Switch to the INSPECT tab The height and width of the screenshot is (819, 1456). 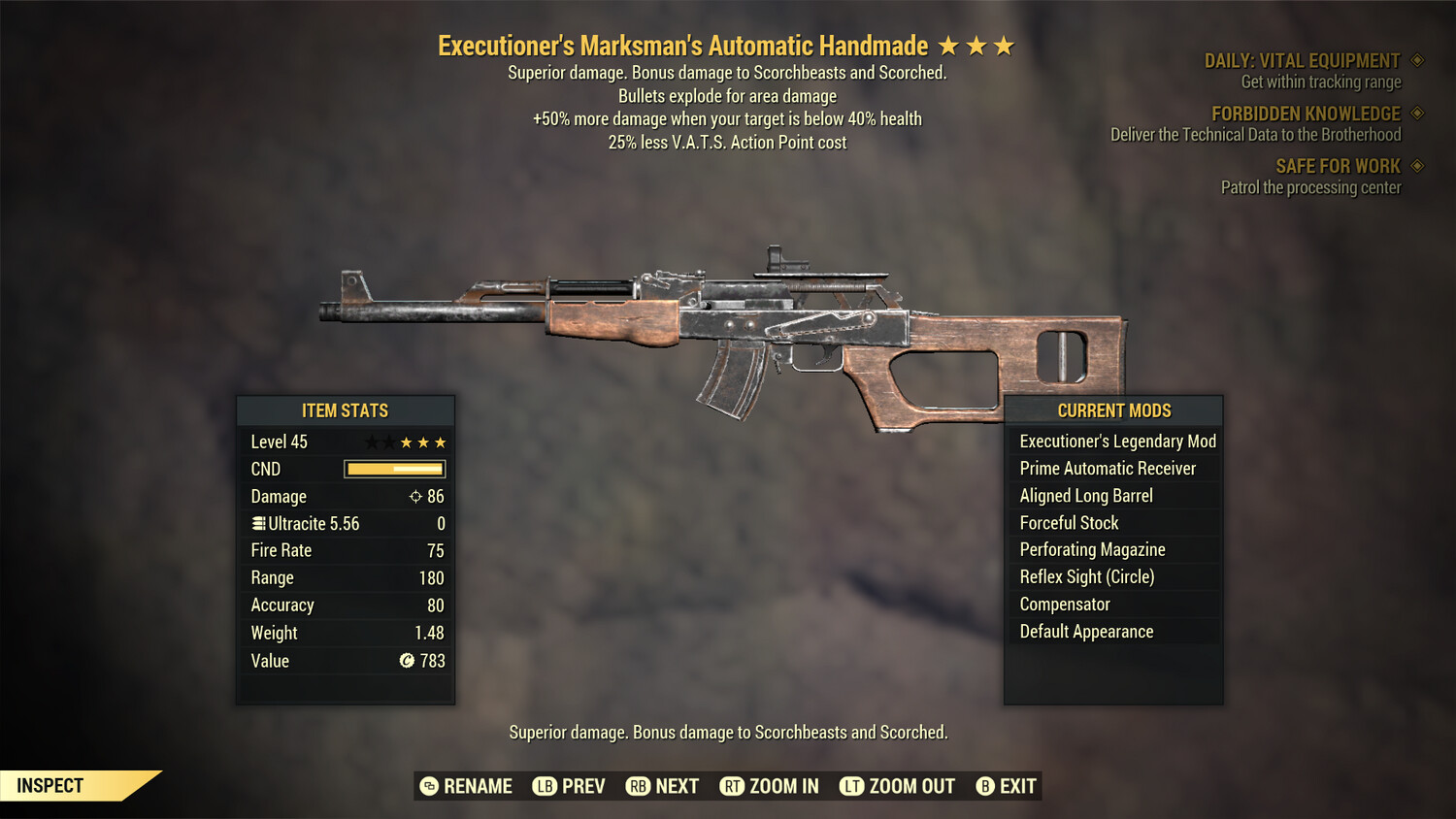tap(50, 785)
